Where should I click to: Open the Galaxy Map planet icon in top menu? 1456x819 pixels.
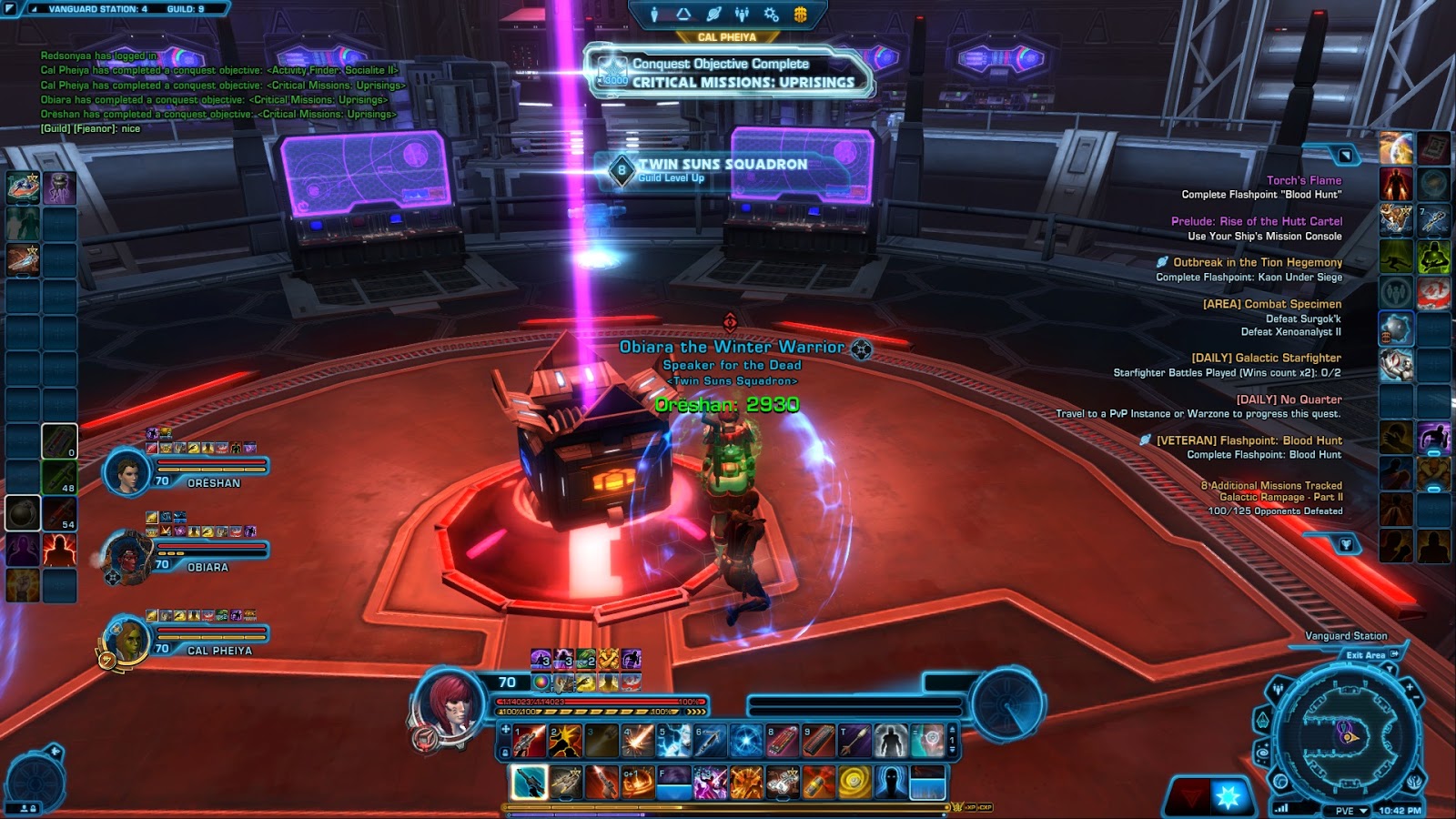[713, 13]
